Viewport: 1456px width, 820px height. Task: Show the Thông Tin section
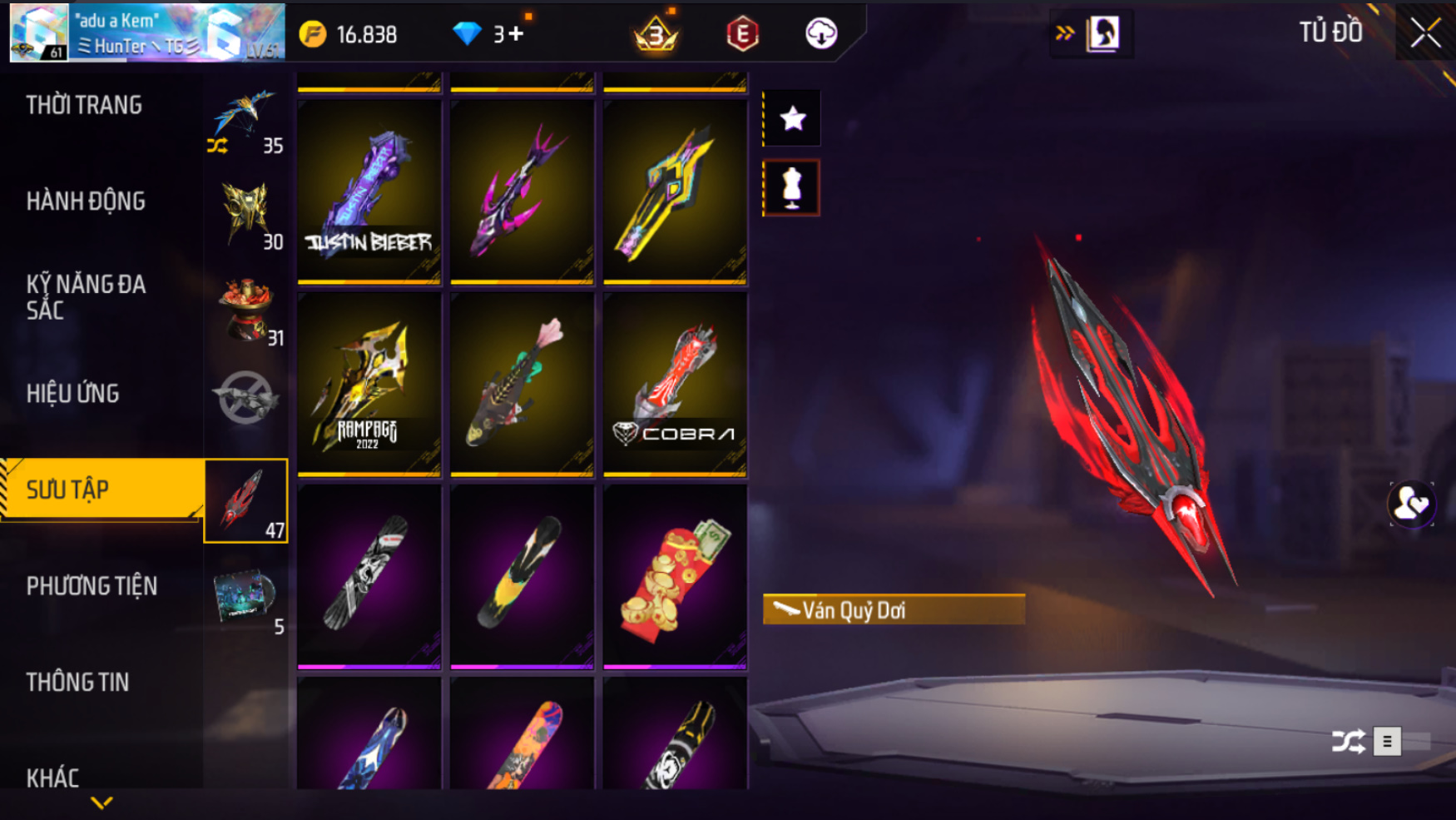(x=77, y=683)
